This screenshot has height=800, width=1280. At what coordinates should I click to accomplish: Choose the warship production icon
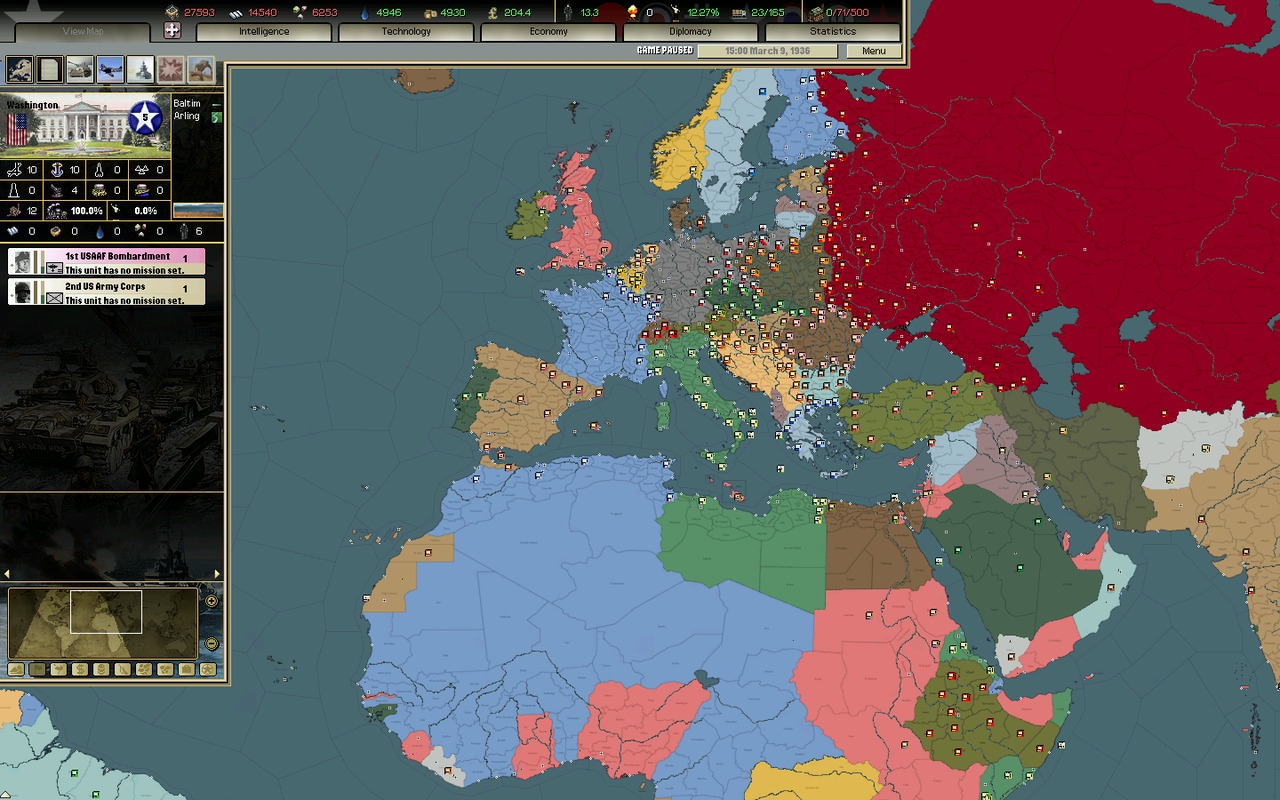point(140,69)
